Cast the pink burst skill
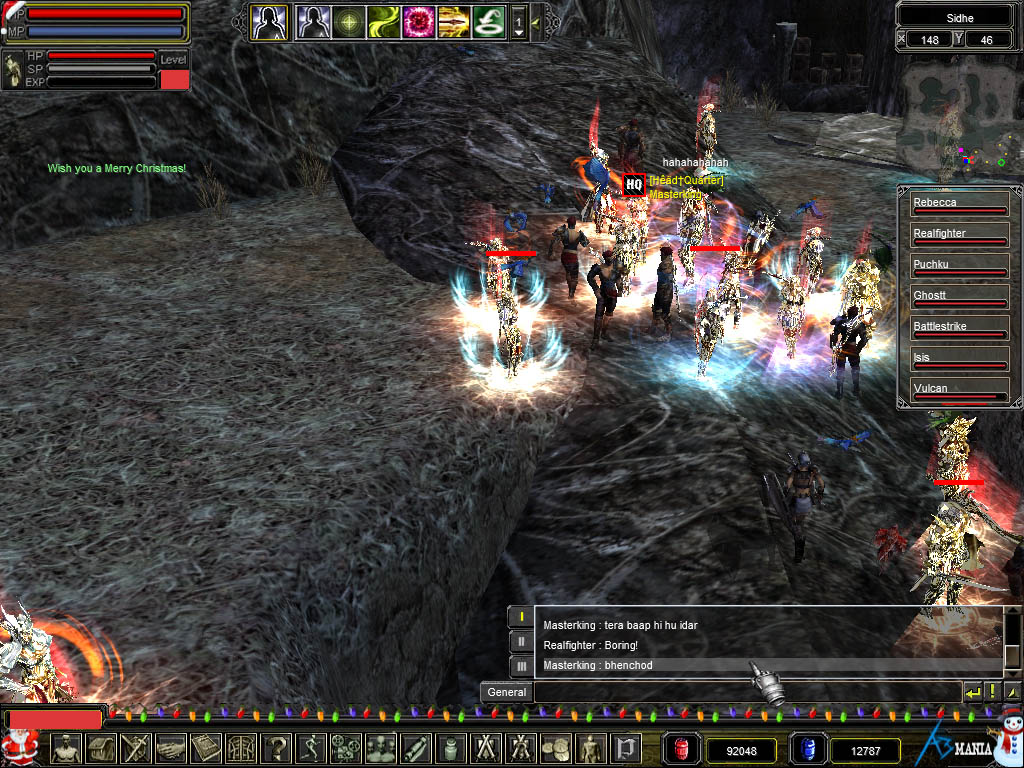The width and height of the screenshot is (1024, 768). (418, 21)
